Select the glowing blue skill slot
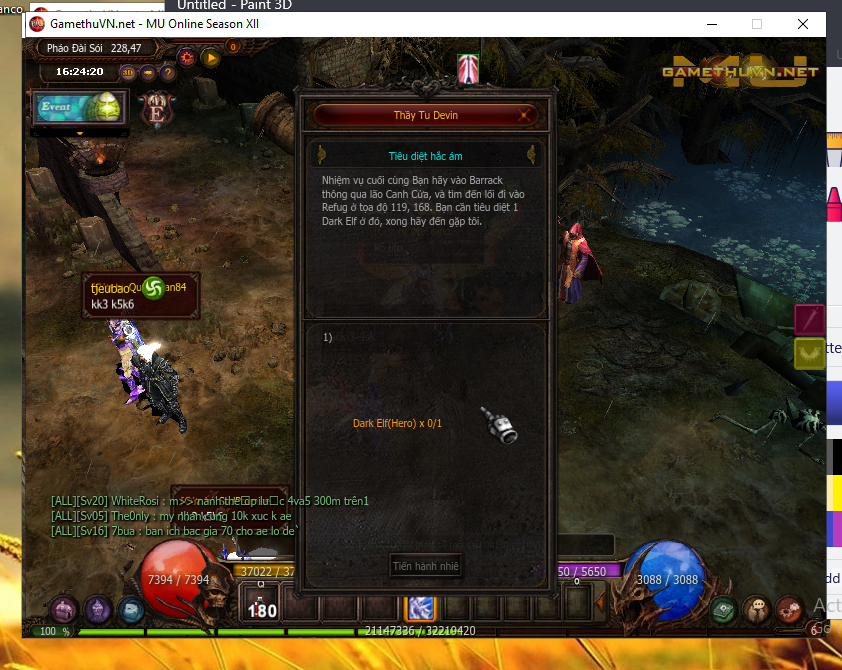Screen dimensions: 842x670 click(418, 606)
